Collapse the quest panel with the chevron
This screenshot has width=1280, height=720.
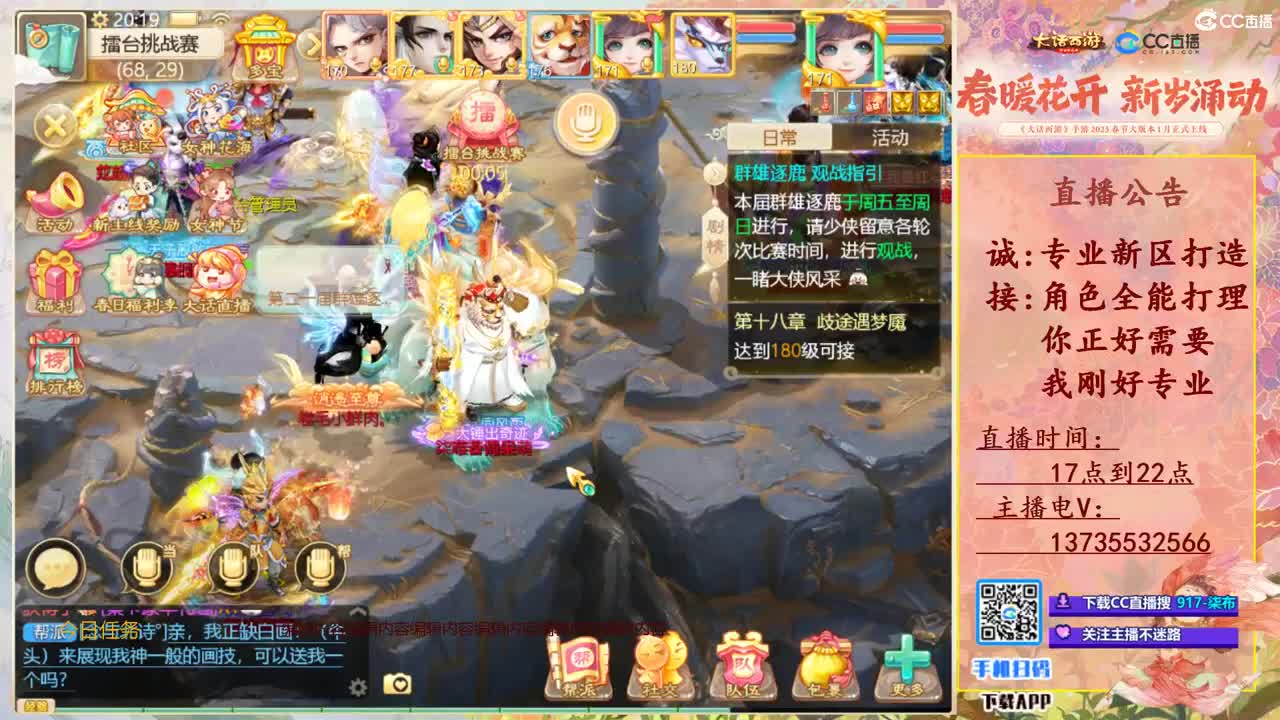713,172
